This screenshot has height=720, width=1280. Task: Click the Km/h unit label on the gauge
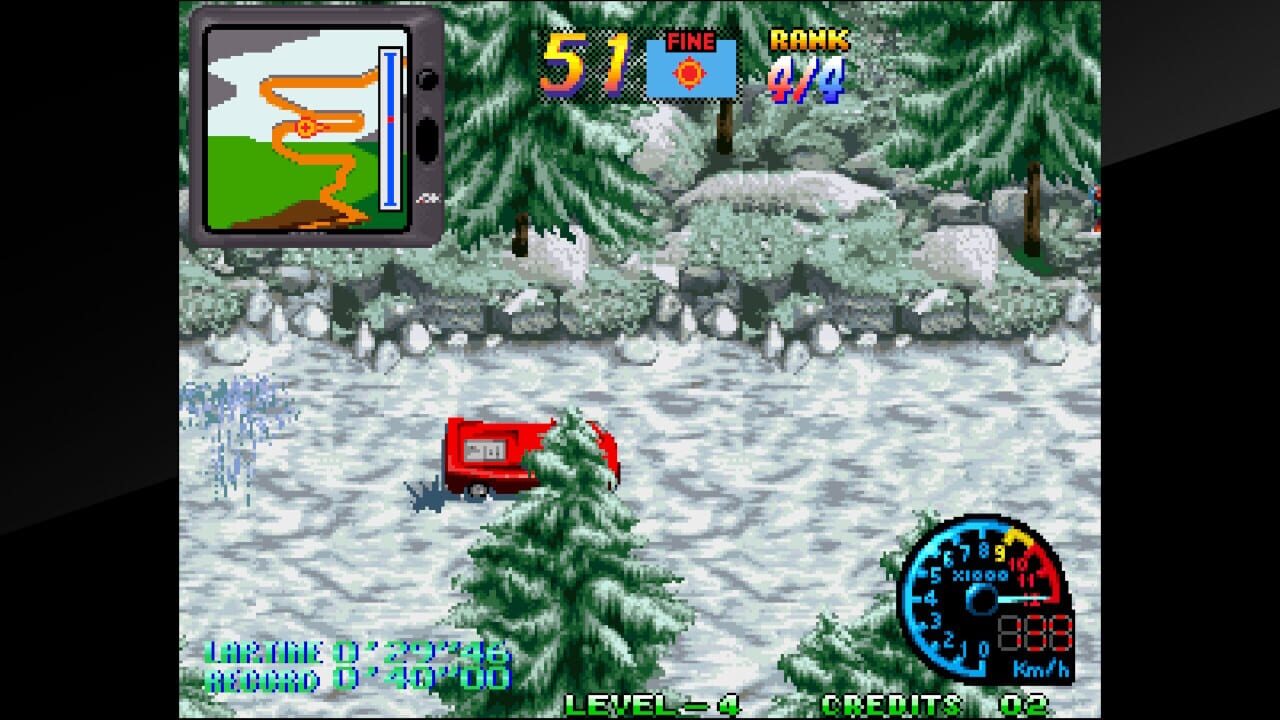(x=1040, y=668)
